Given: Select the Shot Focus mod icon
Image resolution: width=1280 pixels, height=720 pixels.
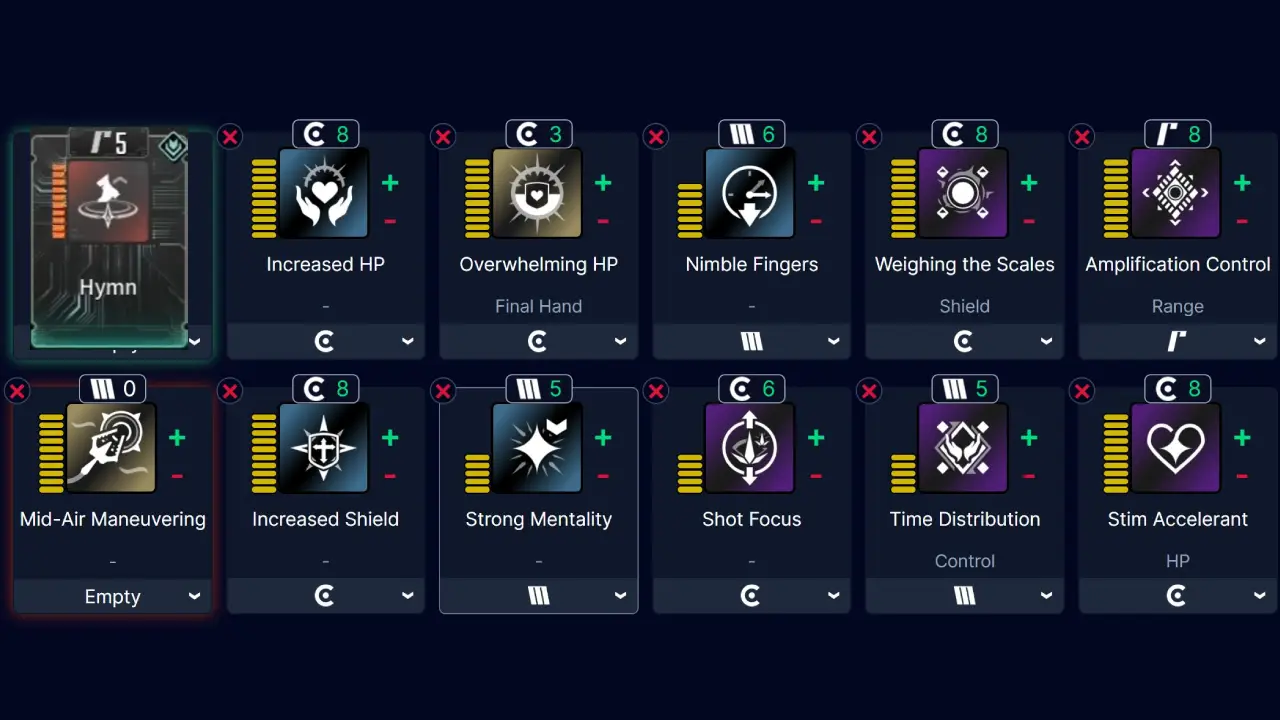Looking at the screenshot, I should point(751,448).
